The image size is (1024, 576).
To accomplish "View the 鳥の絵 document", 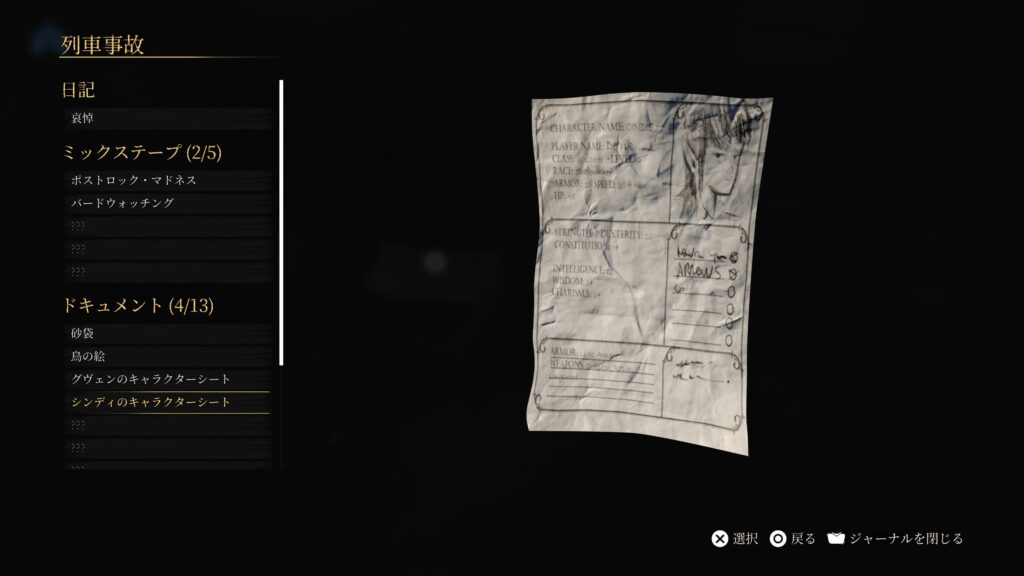I will (x=165, y=356).
